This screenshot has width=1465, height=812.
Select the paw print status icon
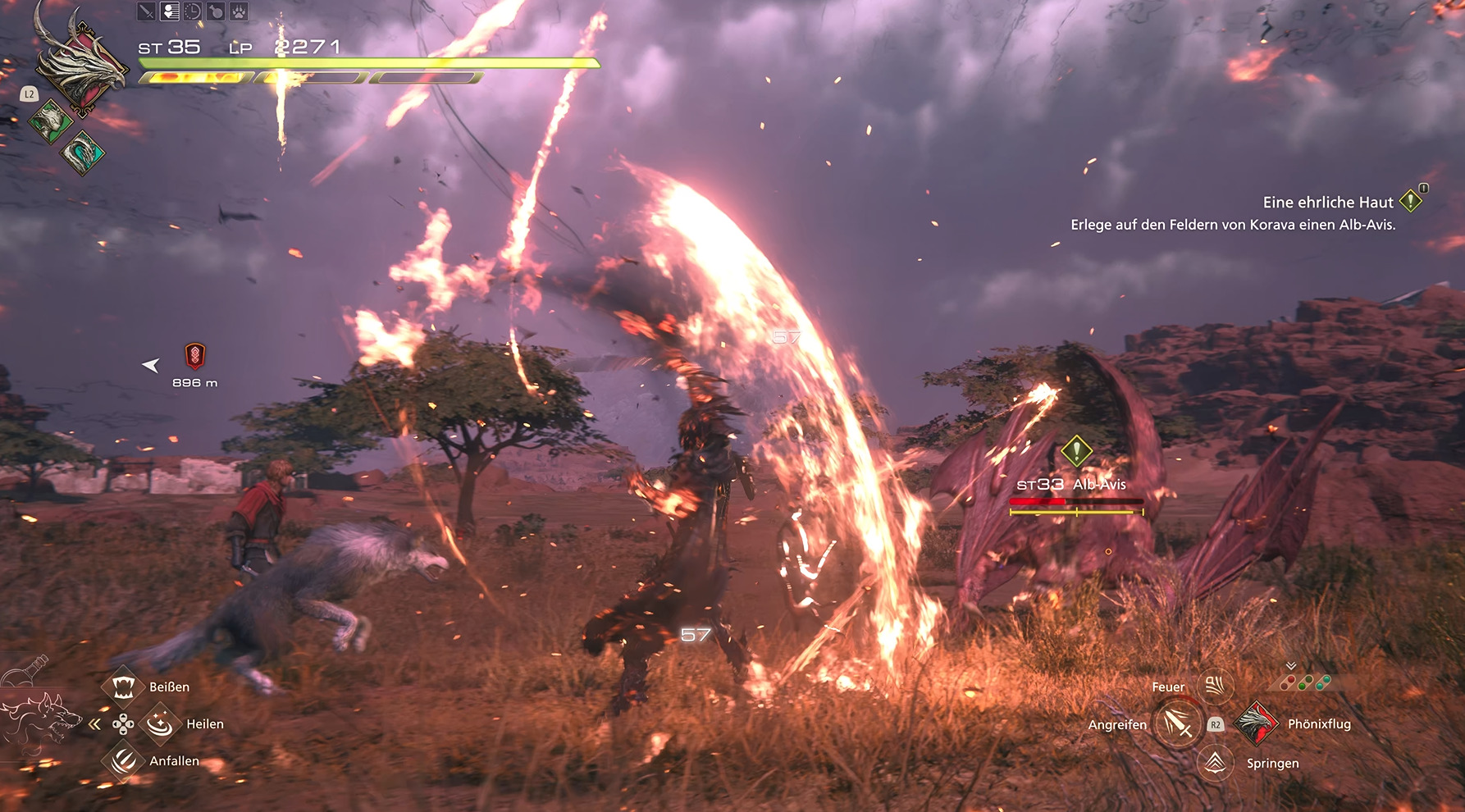[238, 11]
